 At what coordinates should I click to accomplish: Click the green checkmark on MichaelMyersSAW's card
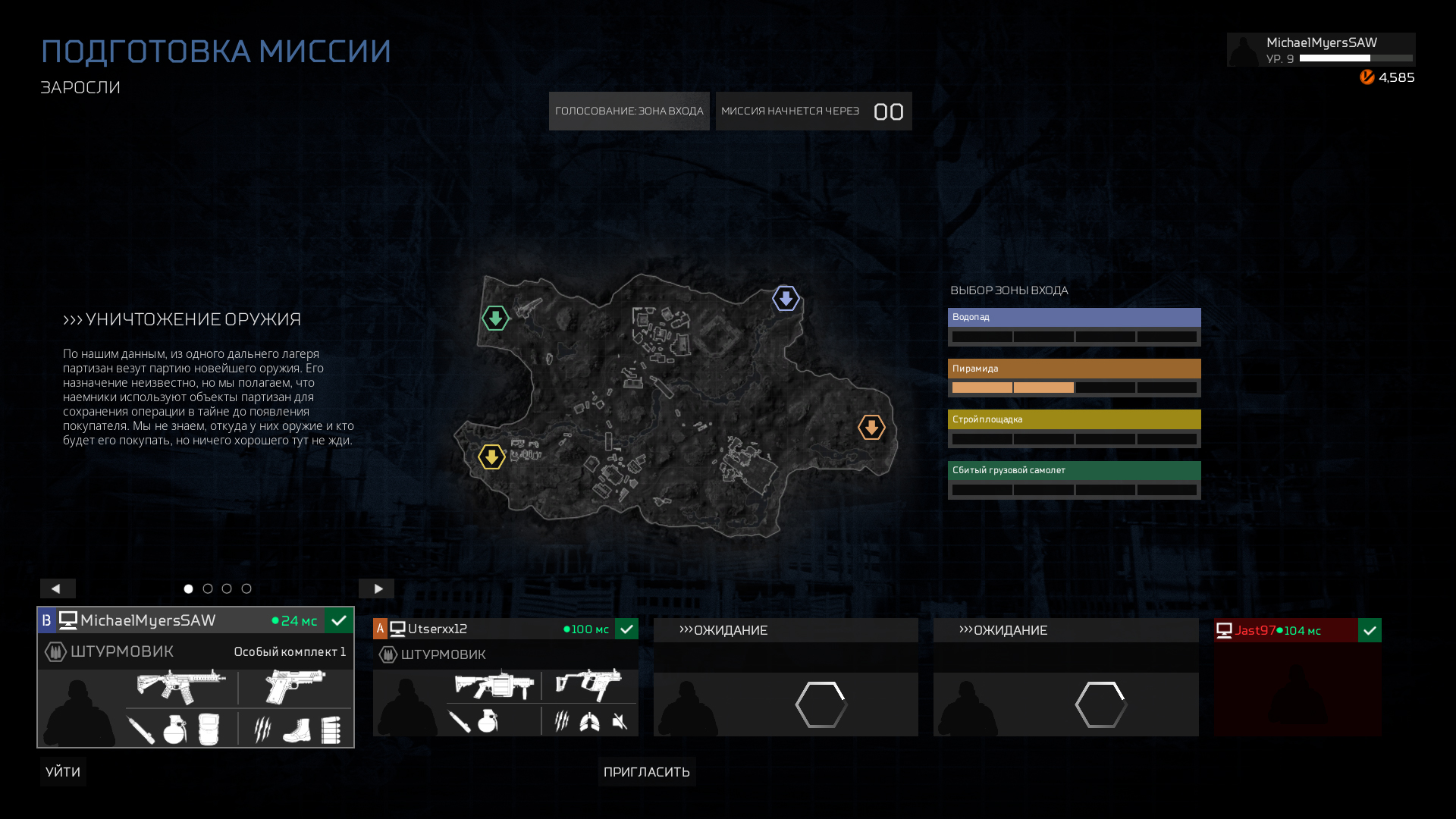(x=339, y=620)
